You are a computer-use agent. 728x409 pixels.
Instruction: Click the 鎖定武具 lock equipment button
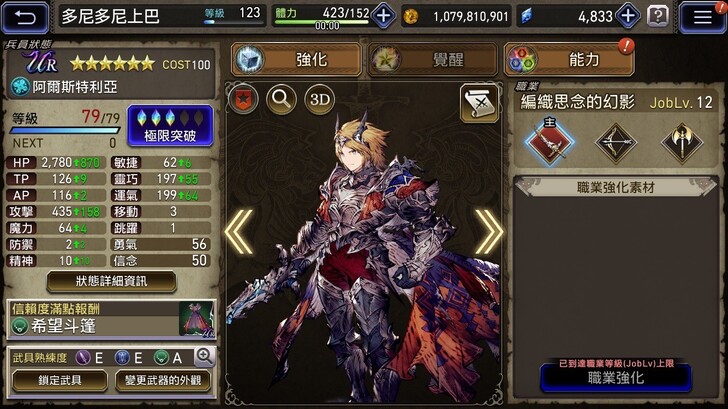click(x=59, y=381)
